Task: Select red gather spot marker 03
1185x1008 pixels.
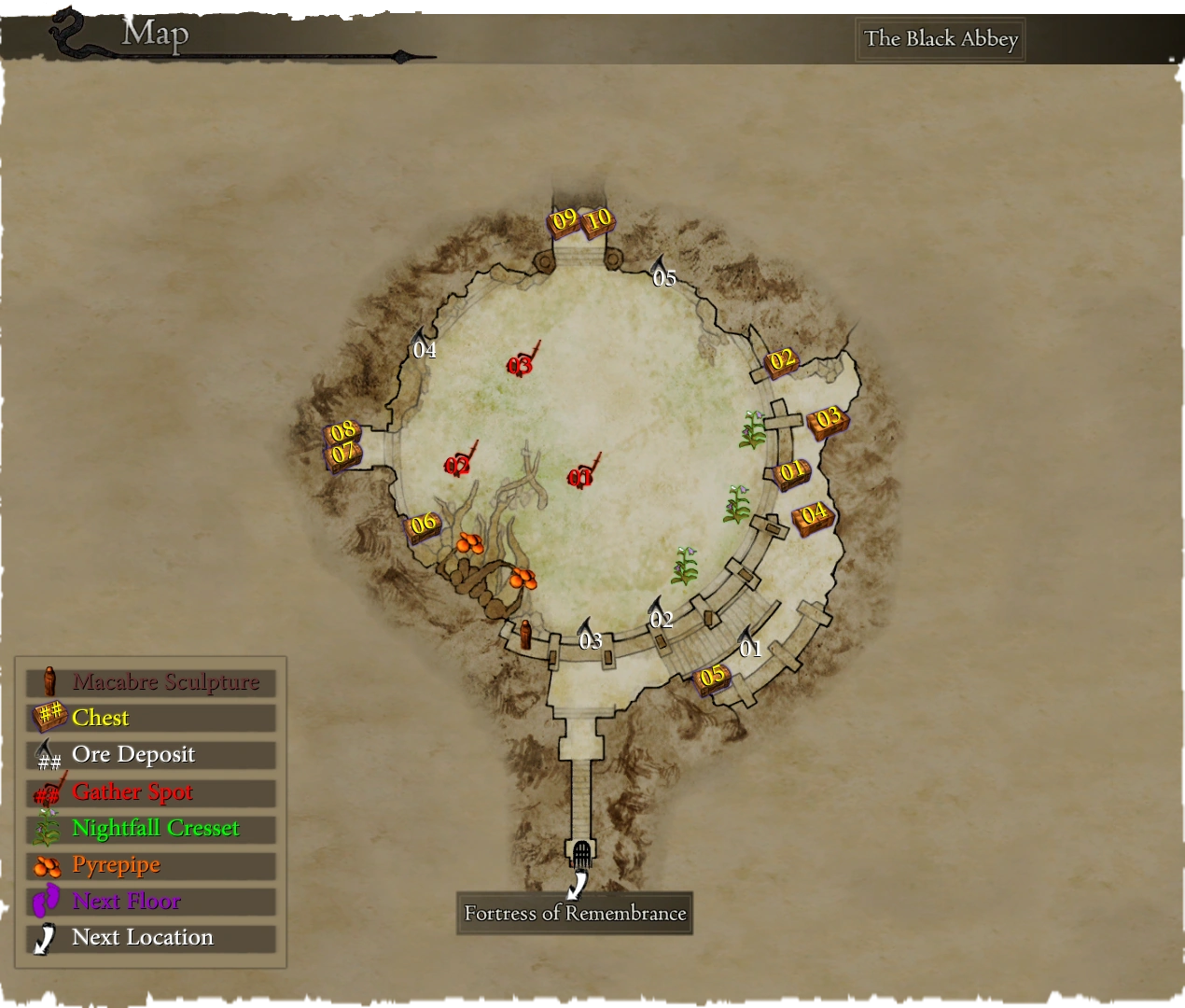Action: click(521, 363)
